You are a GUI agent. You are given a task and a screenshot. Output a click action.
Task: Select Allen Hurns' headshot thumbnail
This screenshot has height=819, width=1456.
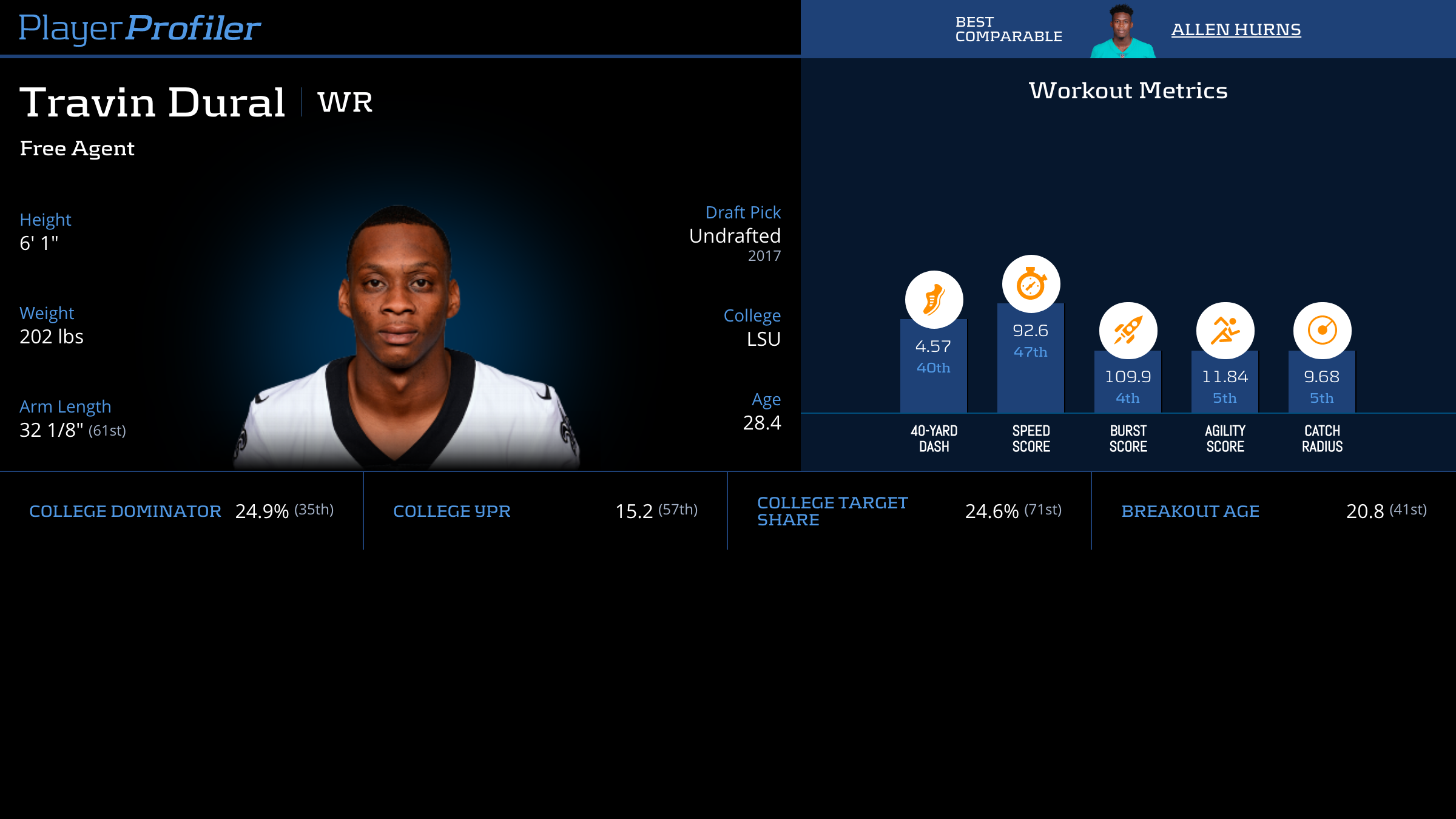click(1122, 32)
